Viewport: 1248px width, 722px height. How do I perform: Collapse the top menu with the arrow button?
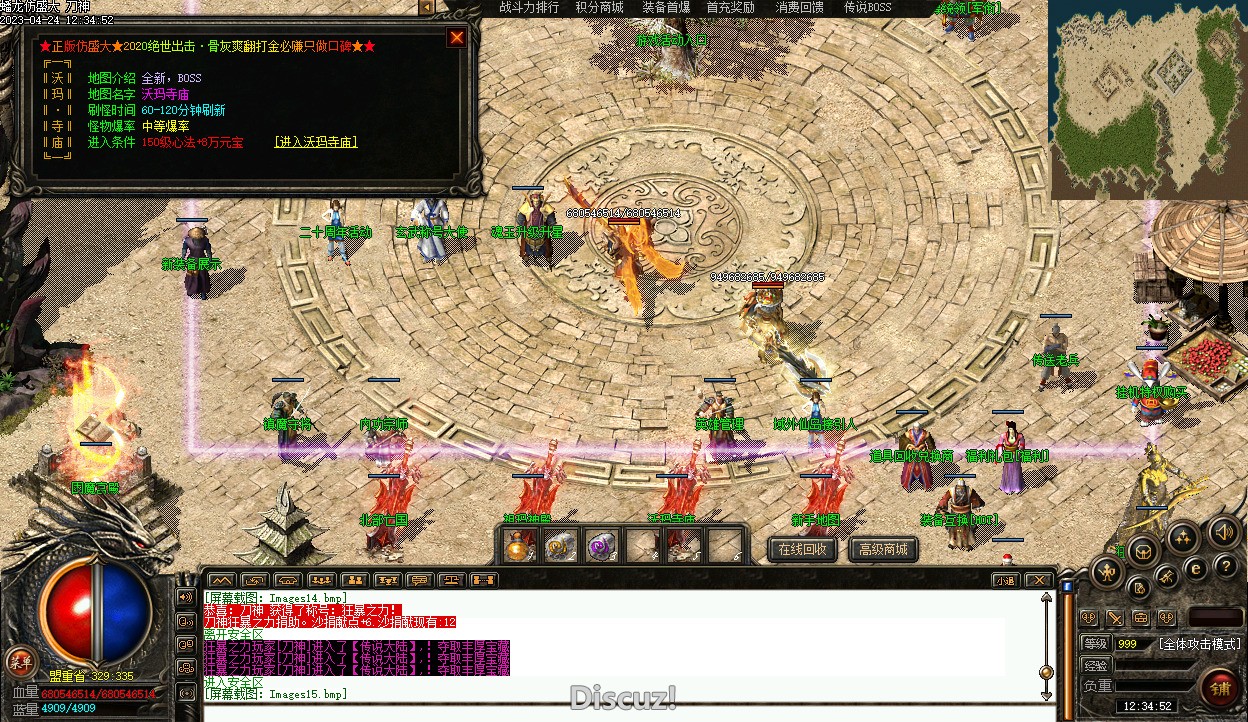[426, 8]
